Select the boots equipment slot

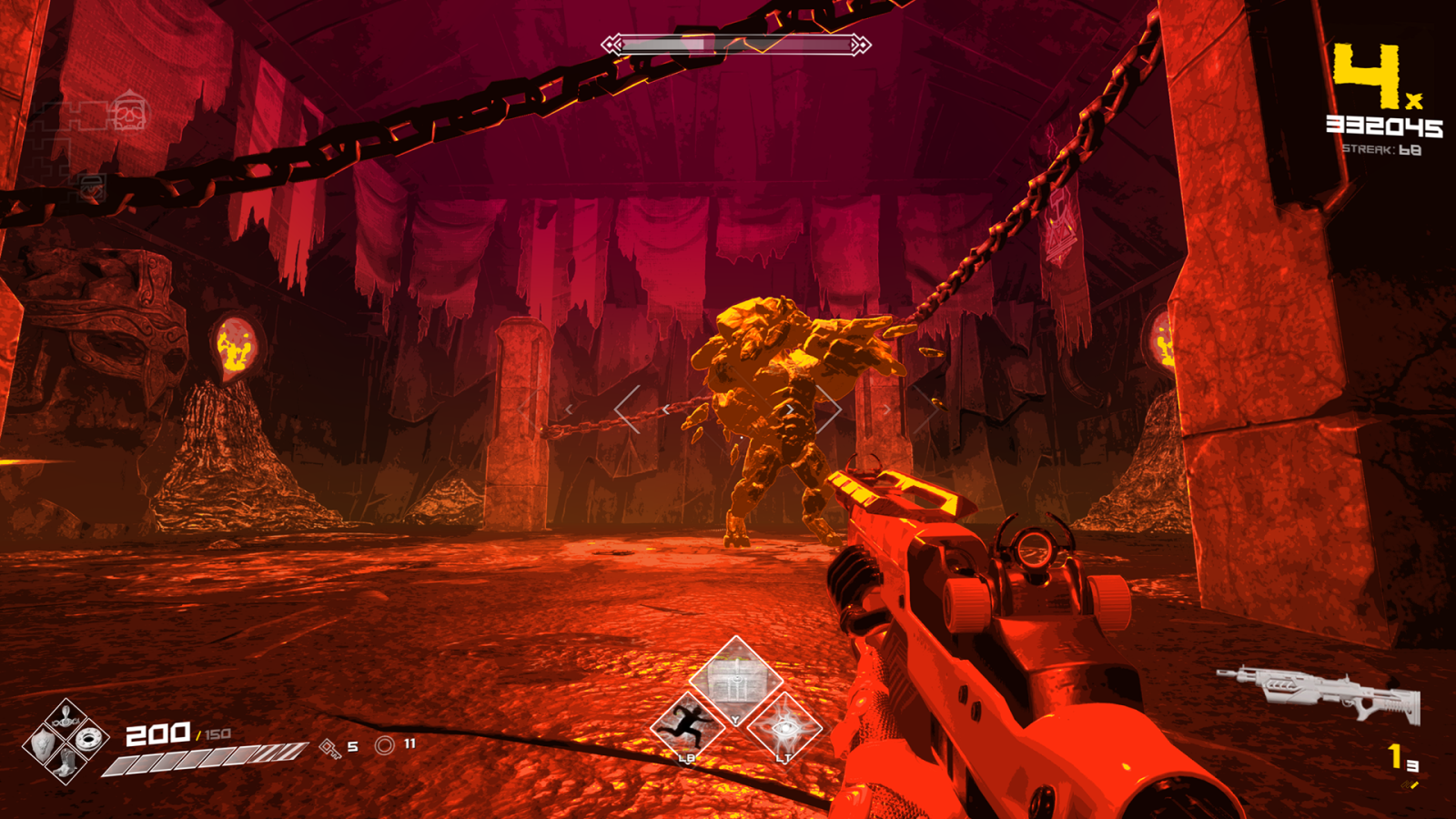(66, 763)
